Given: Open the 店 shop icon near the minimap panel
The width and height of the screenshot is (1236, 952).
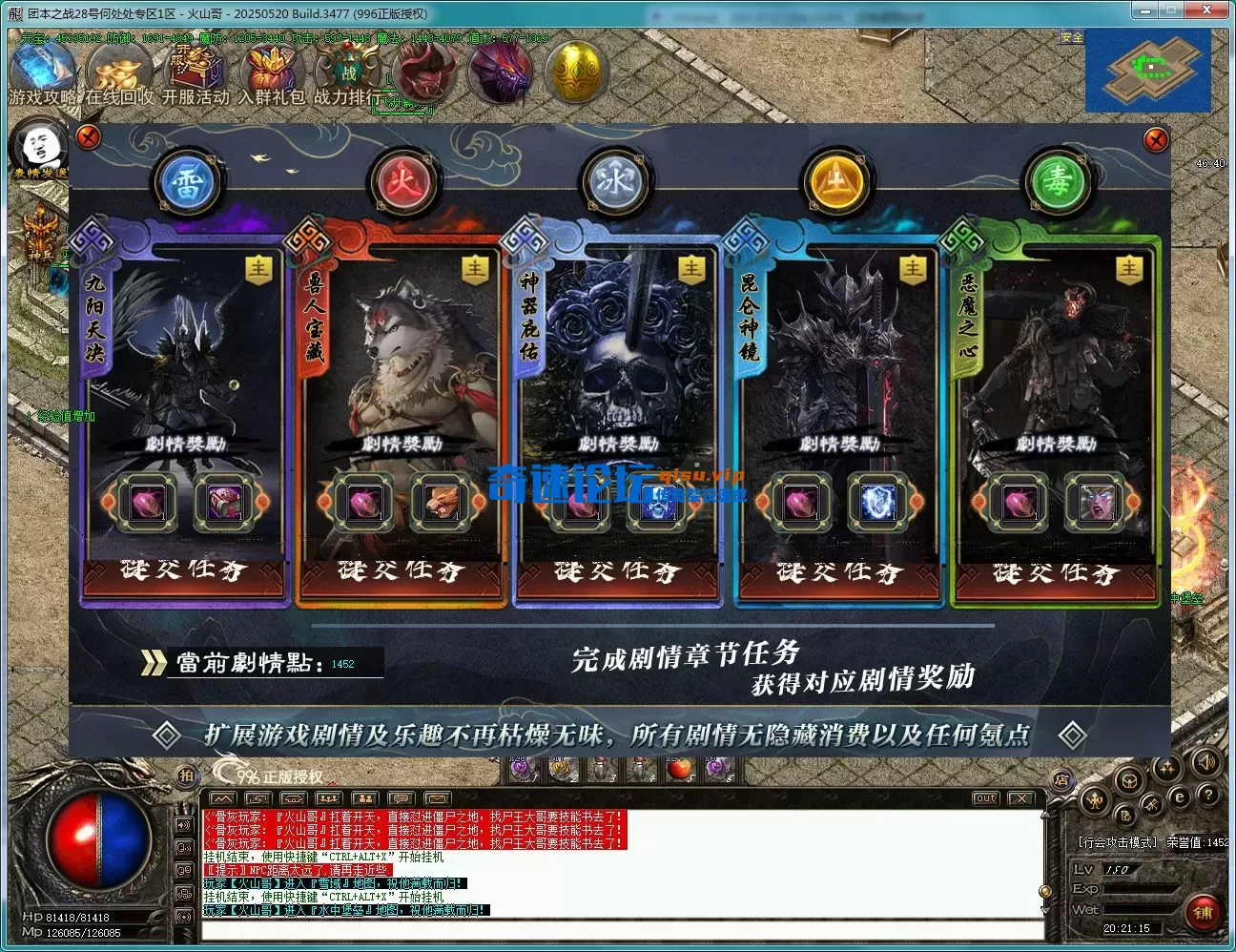Looking at the screenshot, I should (1061, 779).
